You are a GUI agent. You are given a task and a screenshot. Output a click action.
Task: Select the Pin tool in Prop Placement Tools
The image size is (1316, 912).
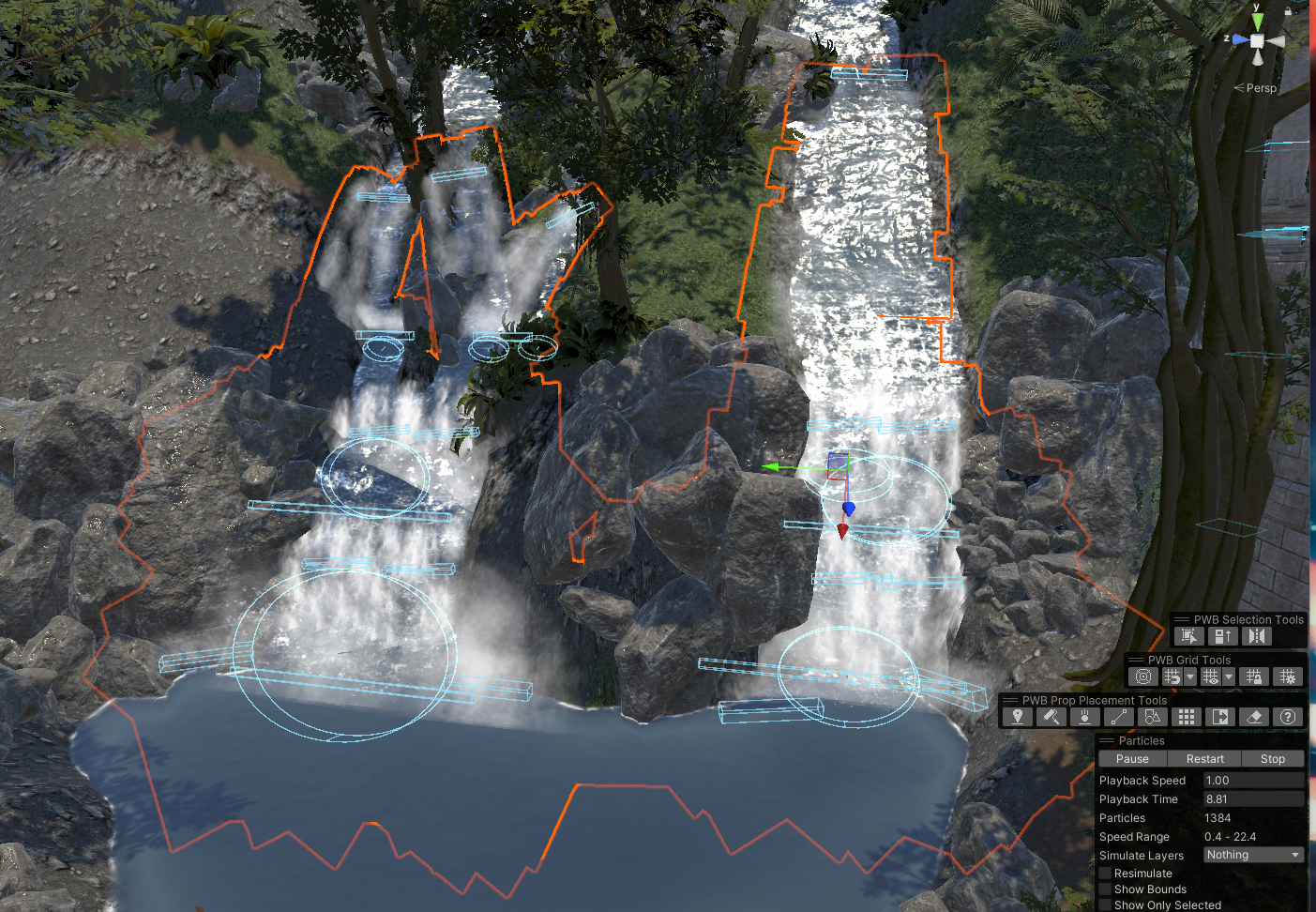pos(1019,716)
